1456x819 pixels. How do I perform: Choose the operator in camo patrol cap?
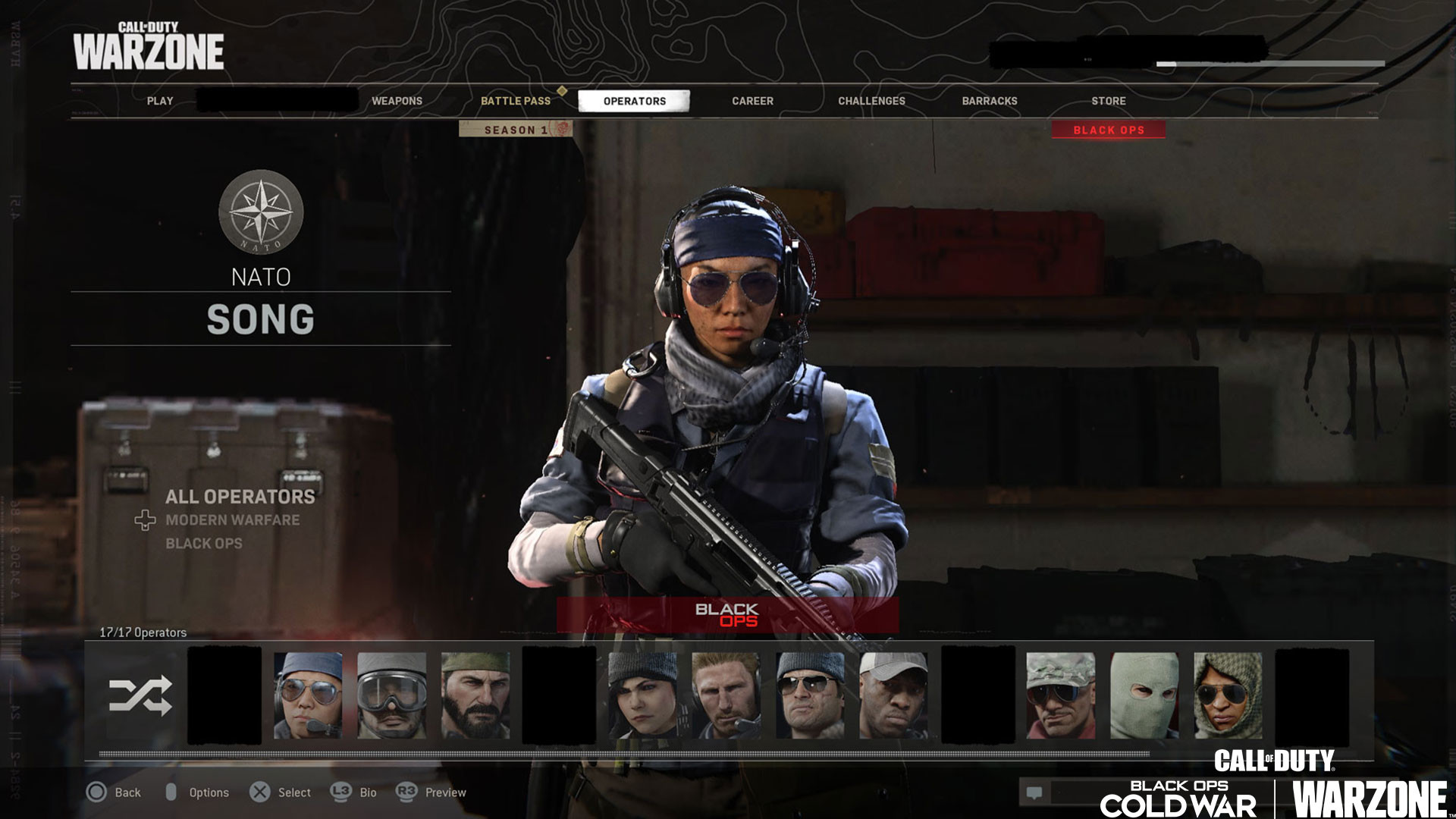1060,695
